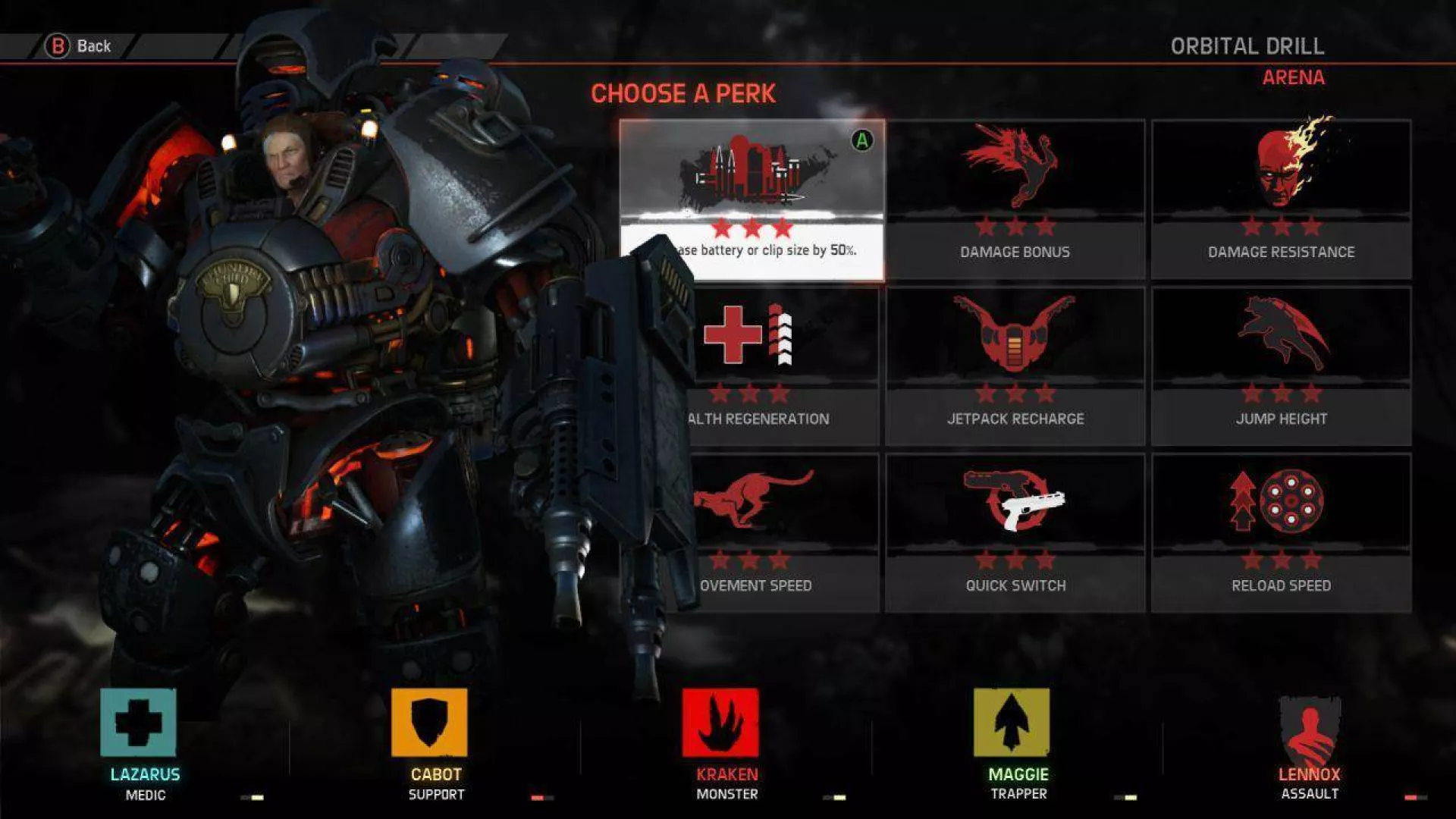
Task: Select the highlighted clip size perk tile
Action: tap(752, 199)
